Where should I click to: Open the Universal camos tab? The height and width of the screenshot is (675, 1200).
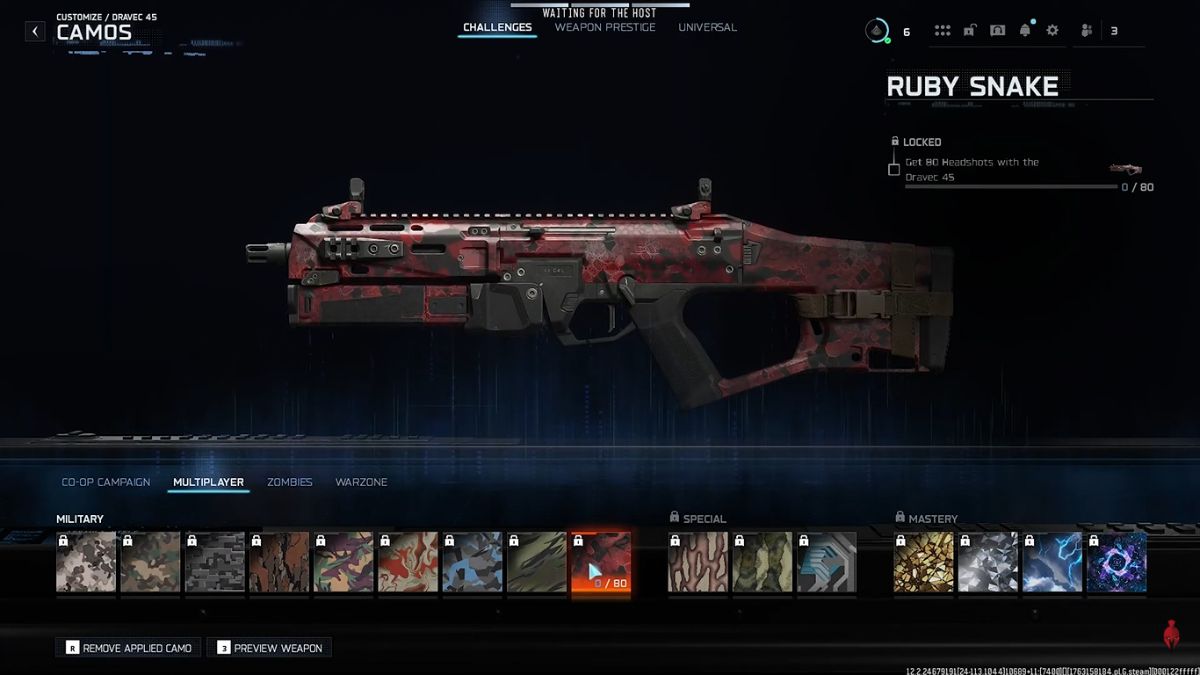707,28
